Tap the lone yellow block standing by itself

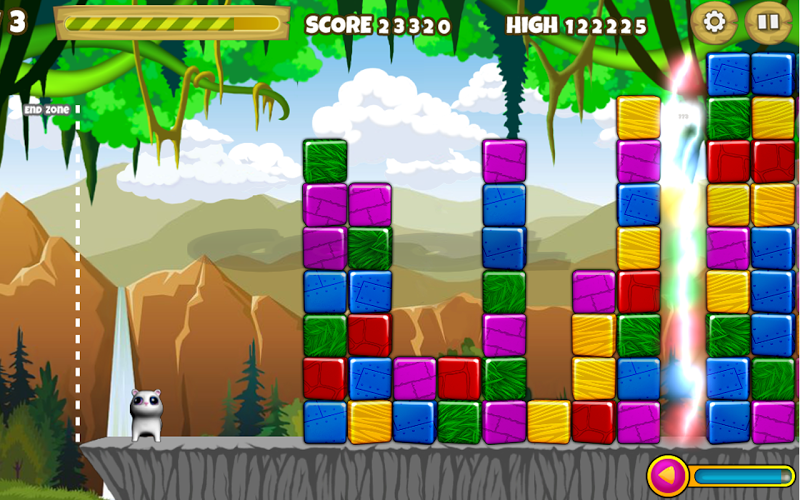[x=549, y=421]
